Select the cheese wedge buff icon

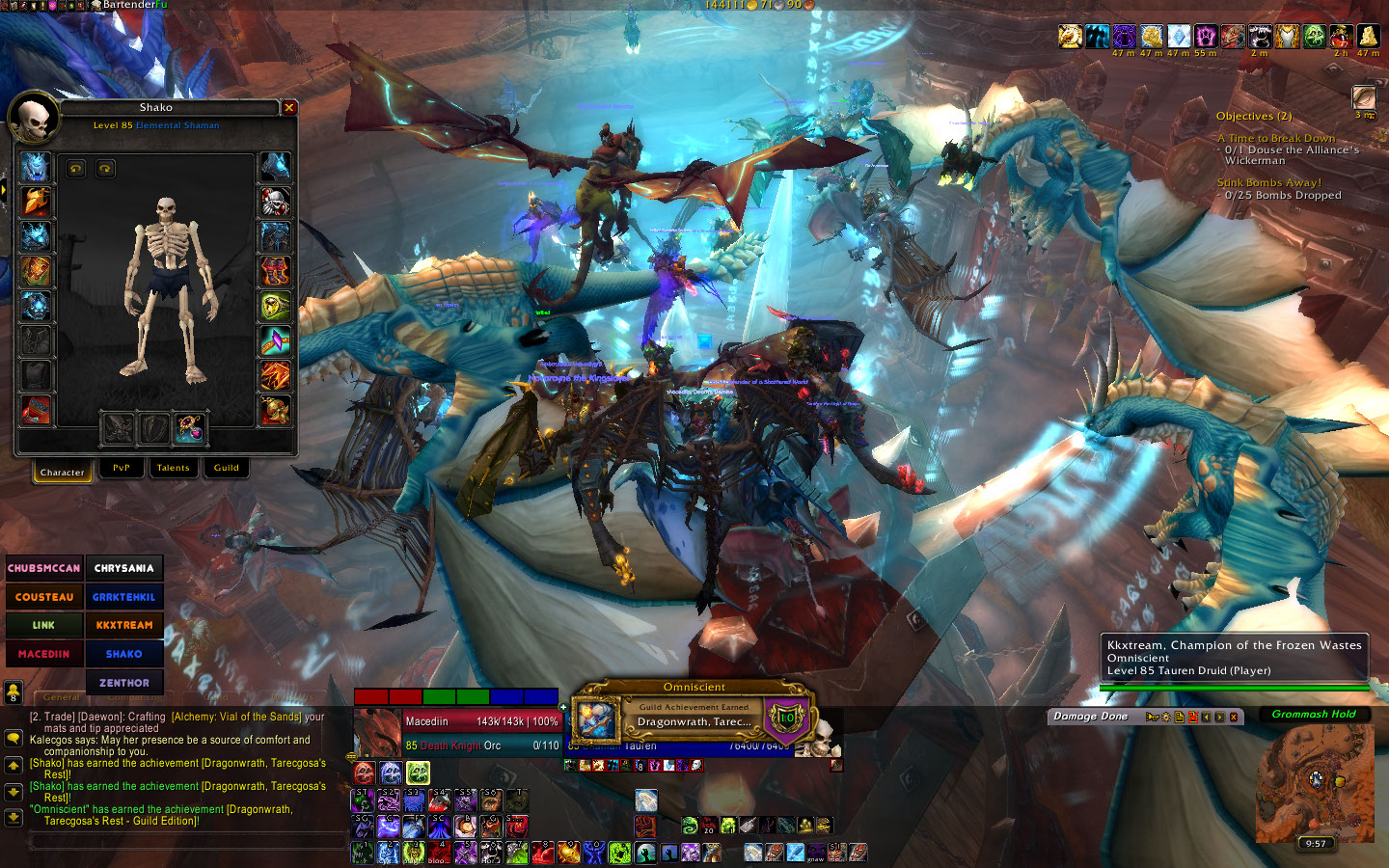tap(1368, 37)
